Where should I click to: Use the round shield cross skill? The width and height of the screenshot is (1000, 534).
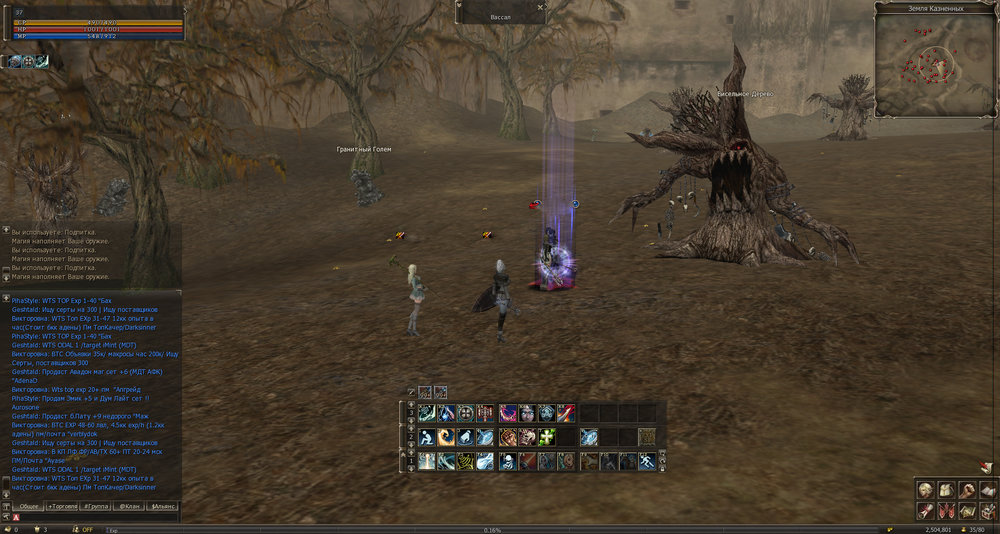[466, 413]
